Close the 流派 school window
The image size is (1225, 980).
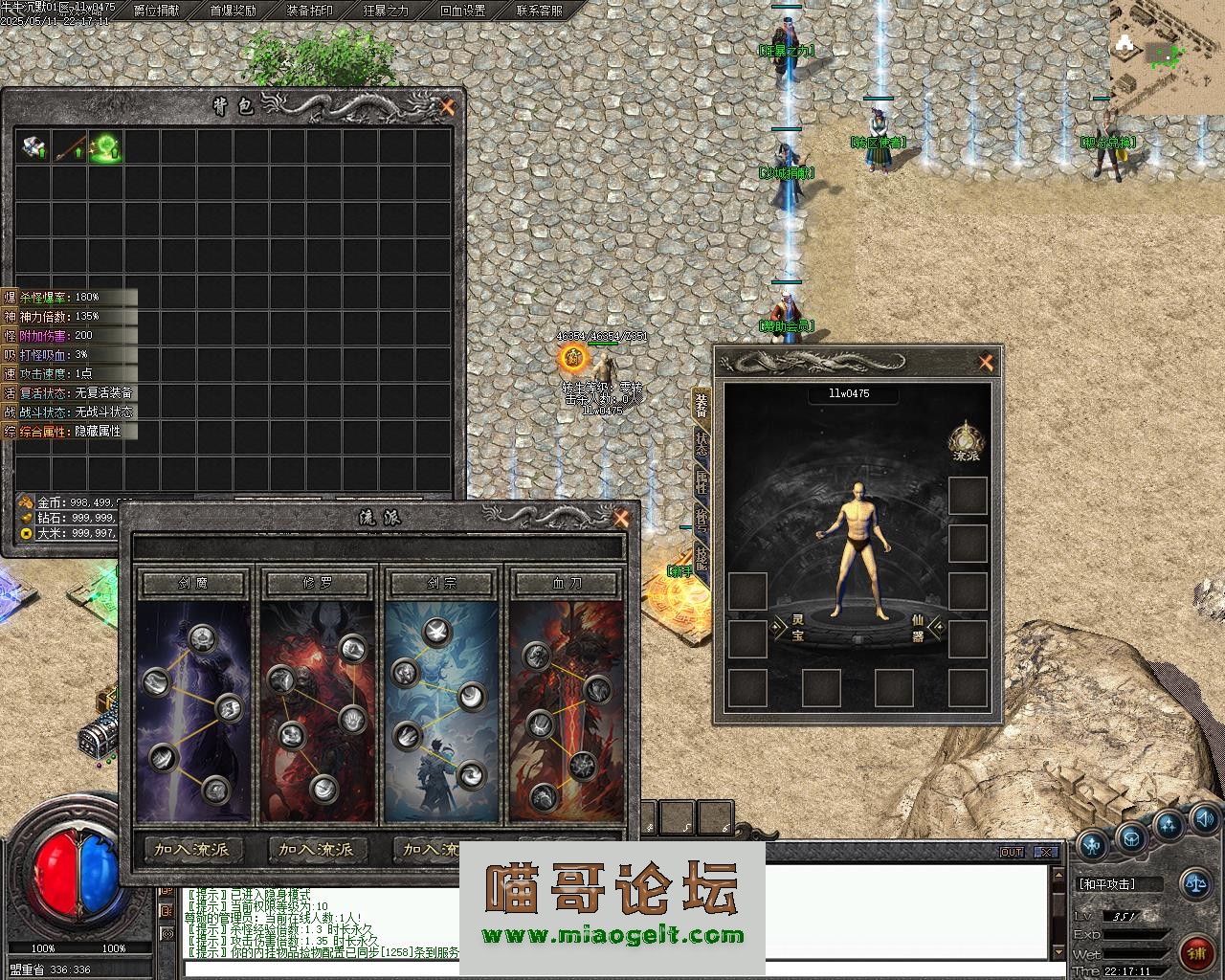point(621,519)
